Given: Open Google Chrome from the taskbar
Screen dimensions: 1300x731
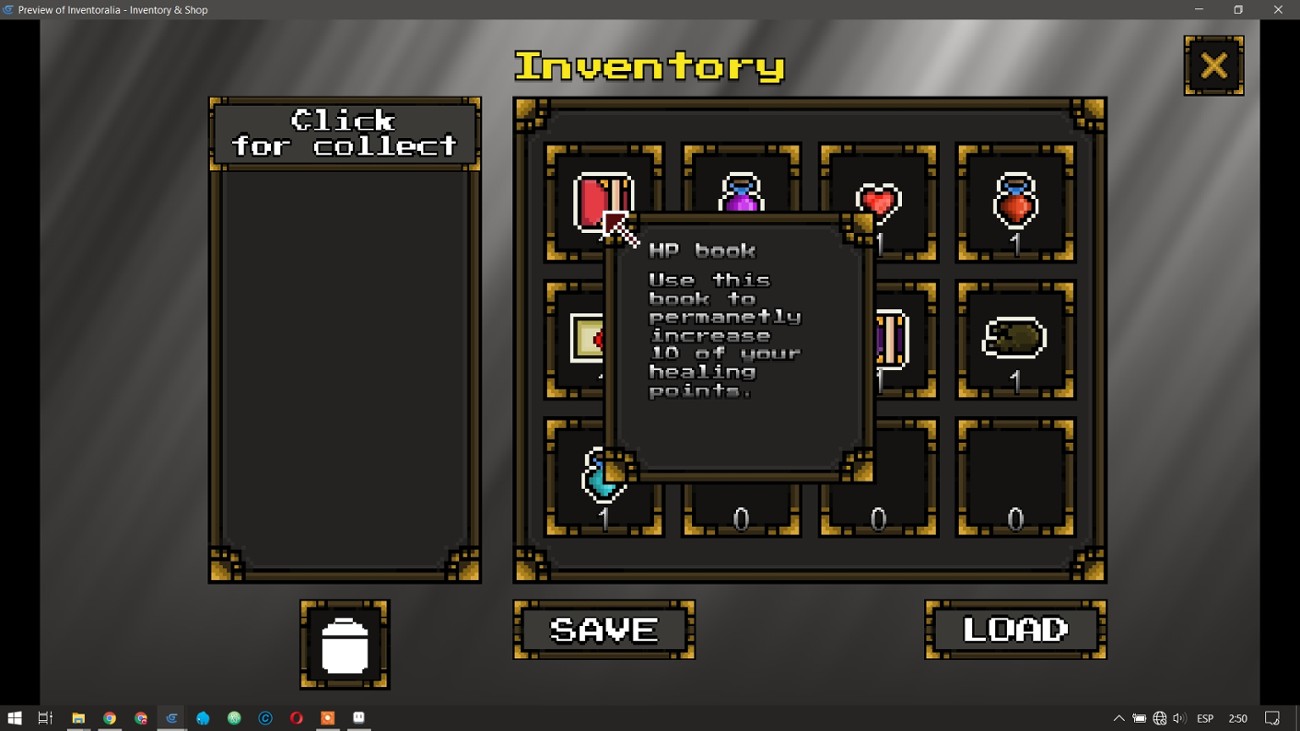Looking at the screenshot, I should pyautogui.click(x=109, y=717).
